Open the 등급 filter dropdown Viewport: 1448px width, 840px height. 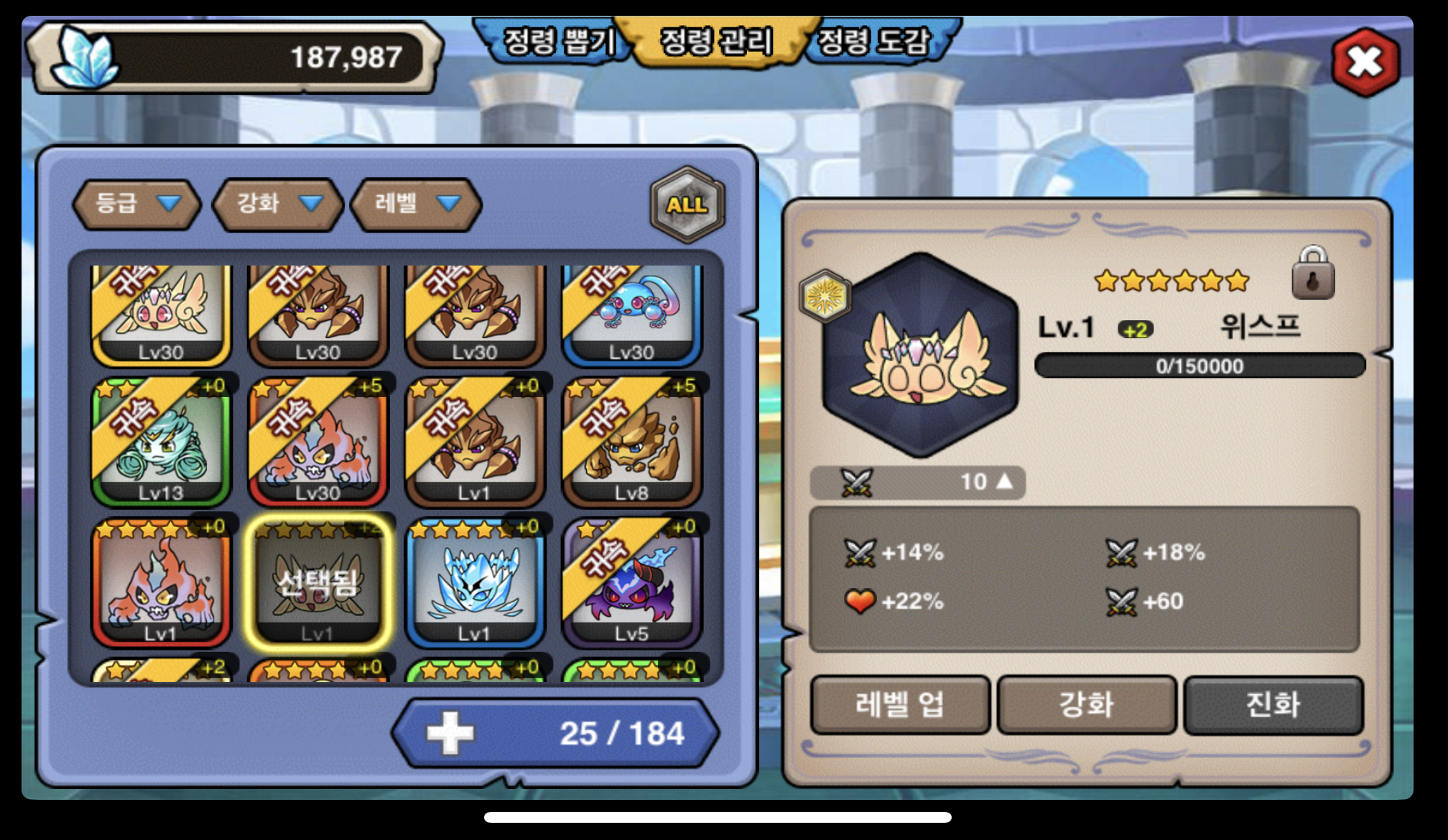[136, 204]
